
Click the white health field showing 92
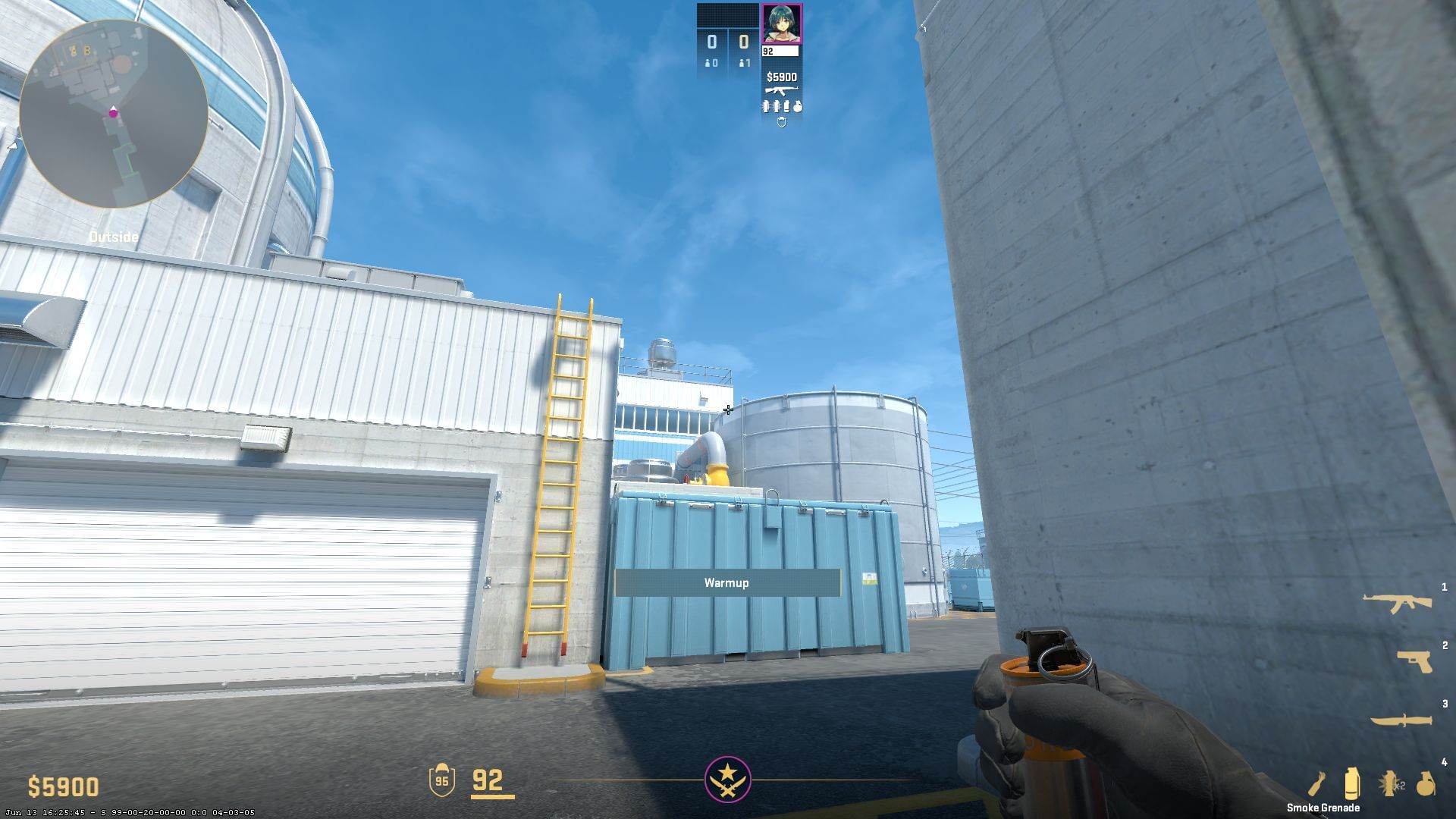780,51
